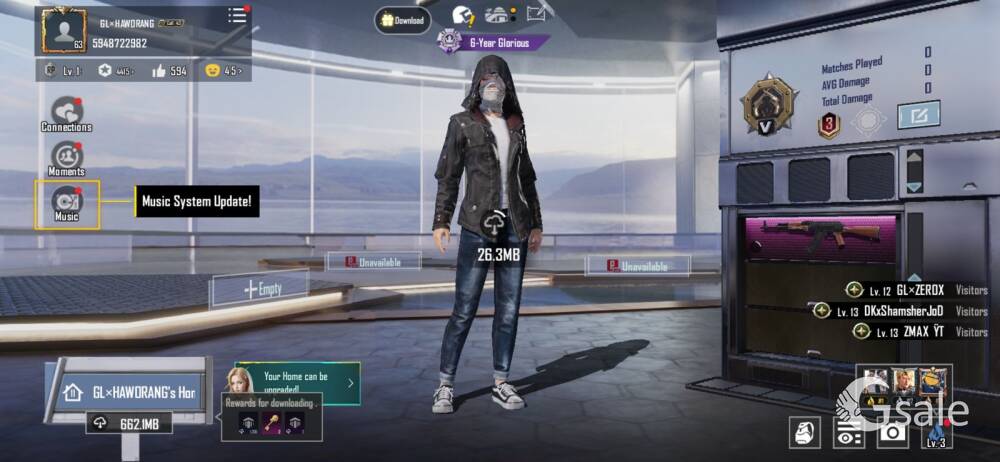Edit the stats showcase panel
The image size is (1000, 462).
pyautogui.click(x=918, y=116)
